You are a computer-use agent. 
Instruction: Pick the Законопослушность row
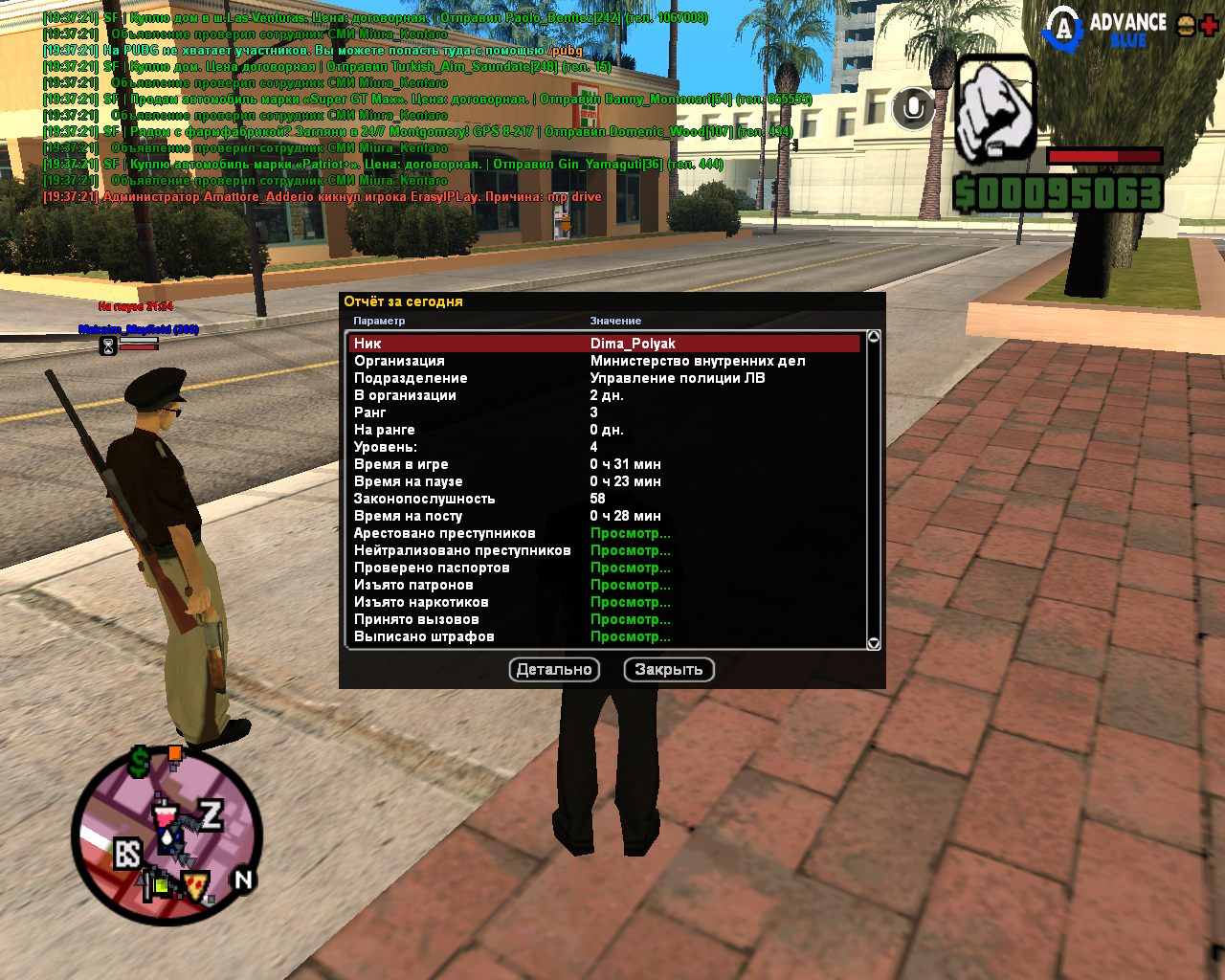click(x=605, y=499)
